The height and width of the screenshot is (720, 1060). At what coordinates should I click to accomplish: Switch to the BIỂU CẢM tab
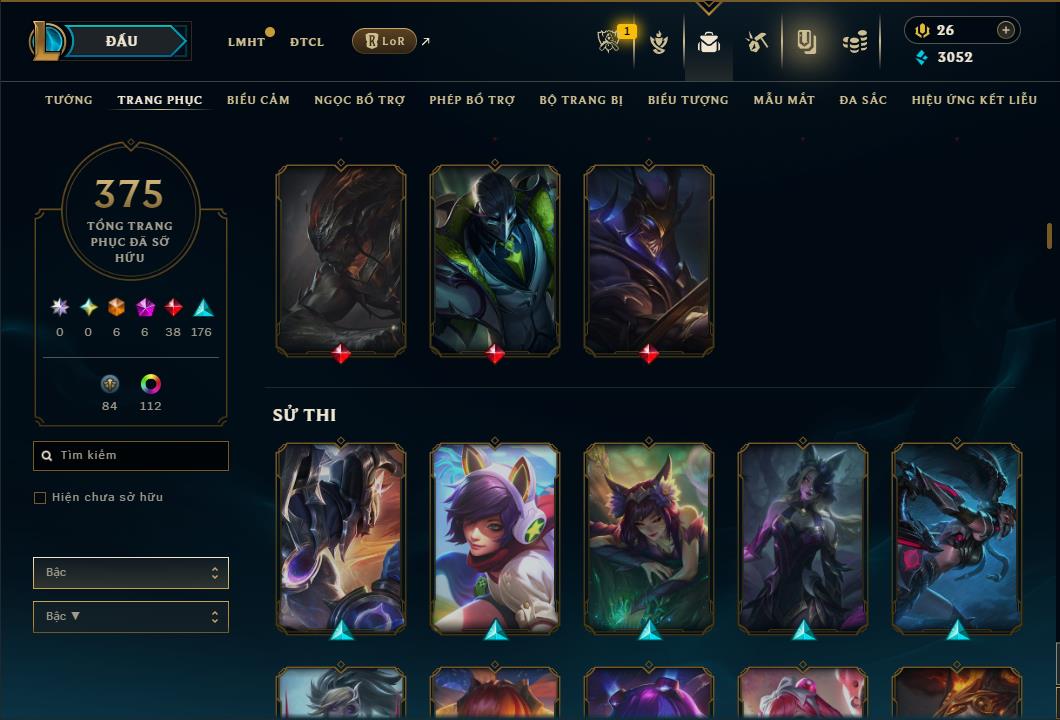click(258, 100)
